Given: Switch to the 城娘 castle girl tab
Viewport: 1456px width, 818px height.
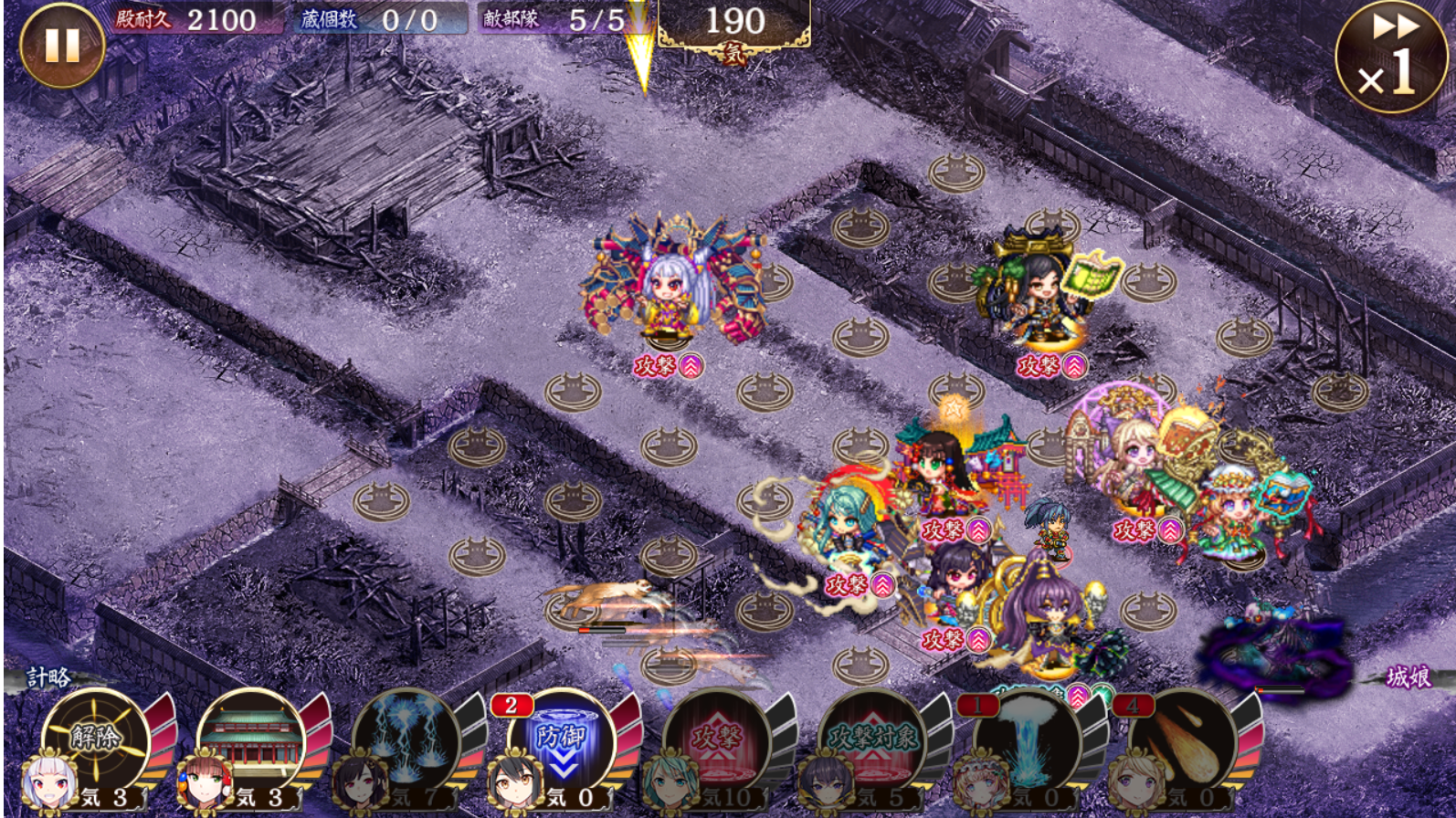Looking at the screenshot, I should (1408, 677).
